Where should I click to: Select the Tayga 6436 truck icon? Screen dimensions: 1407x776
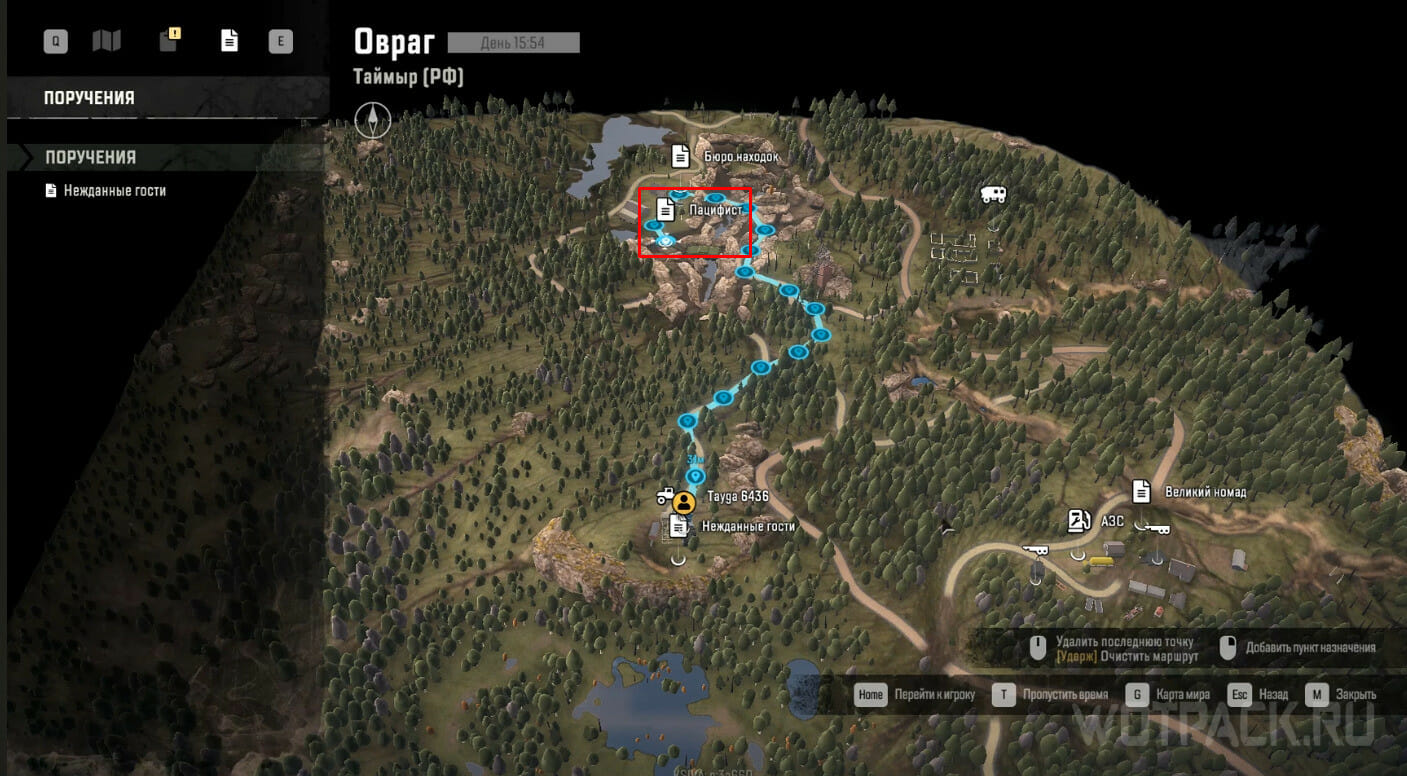click(x=666, y=496)
